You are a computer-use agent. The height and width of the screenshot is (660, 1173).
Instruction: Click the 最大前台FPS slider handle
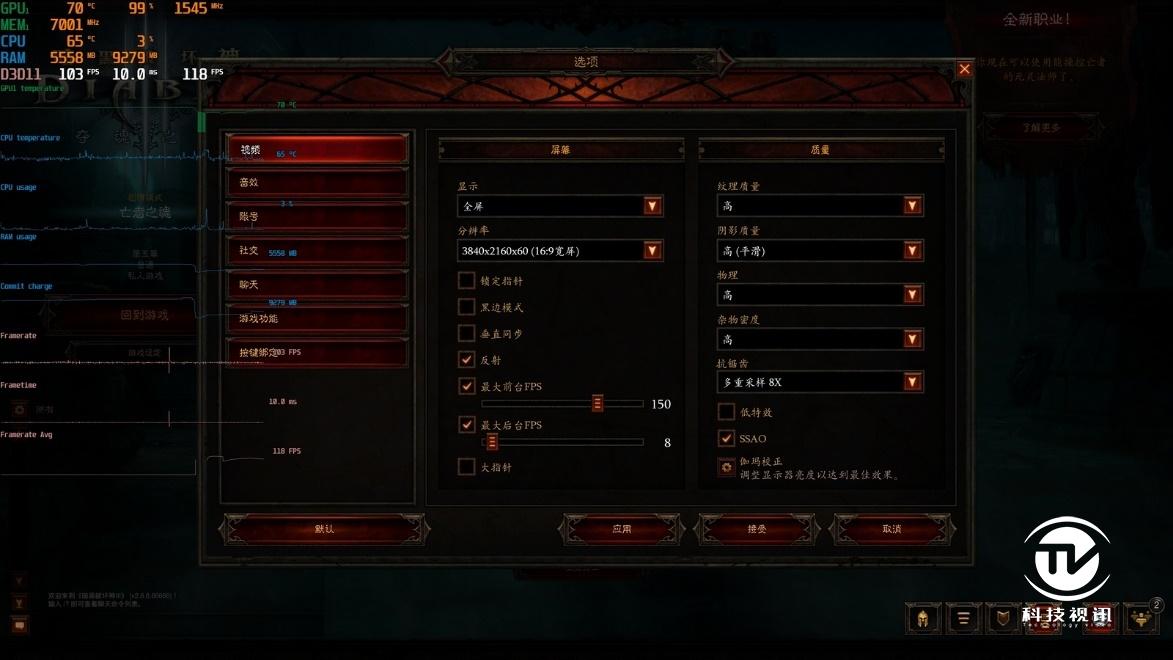597,403
